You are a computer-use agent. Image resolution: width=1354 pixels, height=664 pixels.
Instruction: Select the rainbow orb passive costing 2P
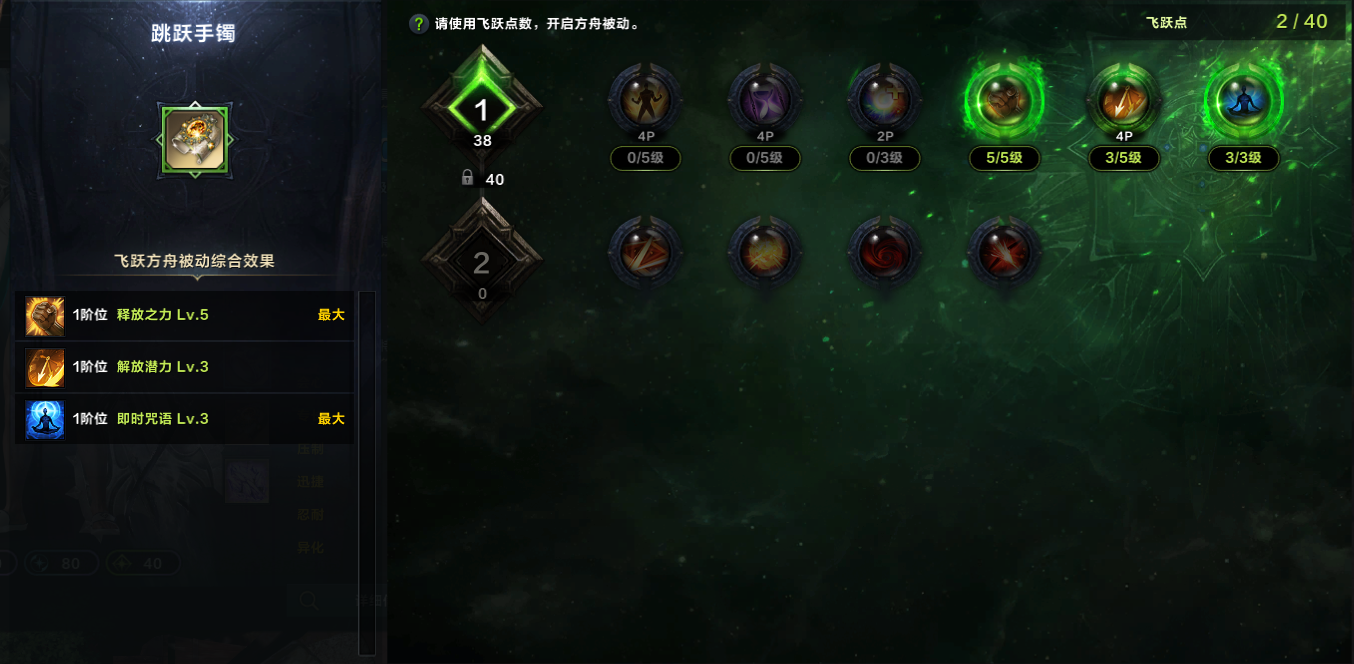click(885, 100)
